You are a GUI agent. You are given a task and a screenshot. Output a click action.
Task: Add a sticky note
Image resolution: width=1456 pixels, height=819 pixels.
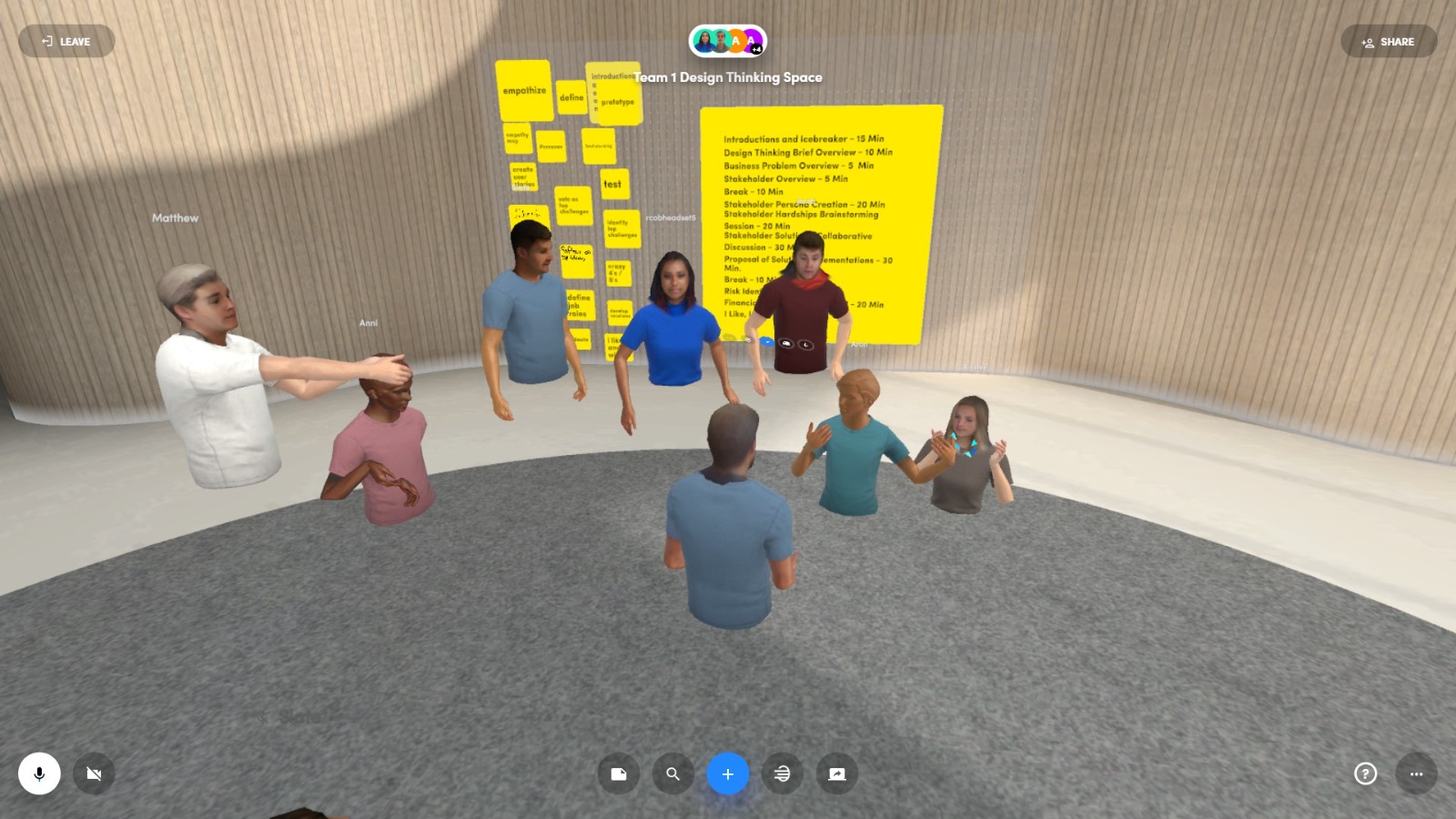pyautogui.click(x=619, y=773)
